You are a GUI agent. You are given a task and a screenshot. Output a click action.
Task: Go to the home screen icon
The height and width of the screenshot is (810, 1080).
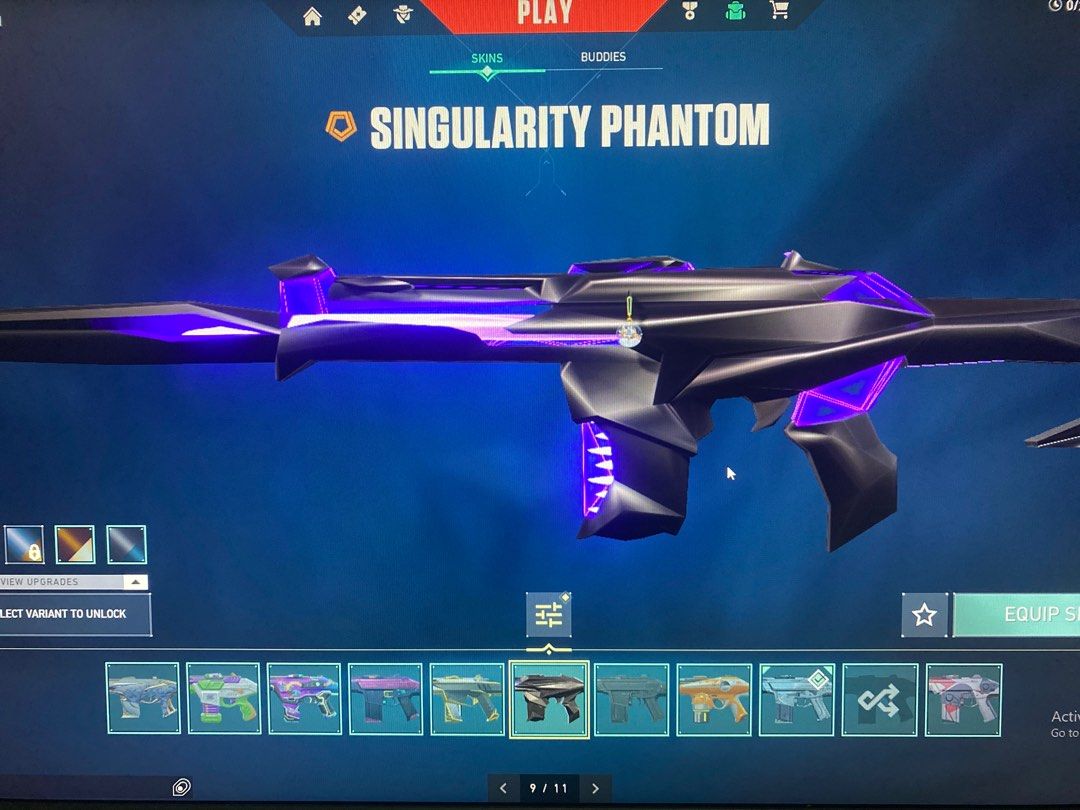(x=312, y=15)
